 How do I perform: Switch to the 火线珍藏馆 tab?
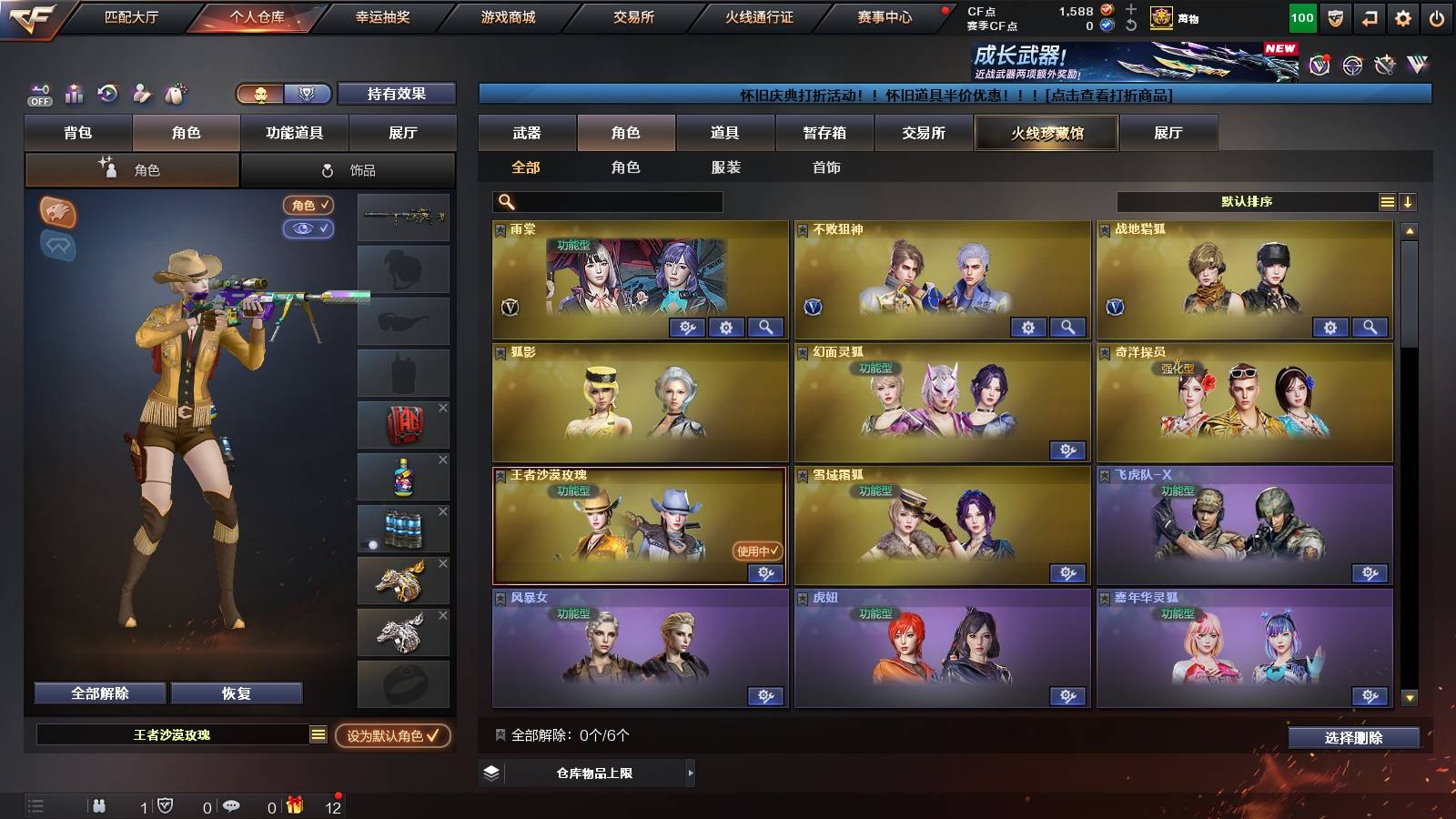pyautogui.click(x=1046, y=133)
